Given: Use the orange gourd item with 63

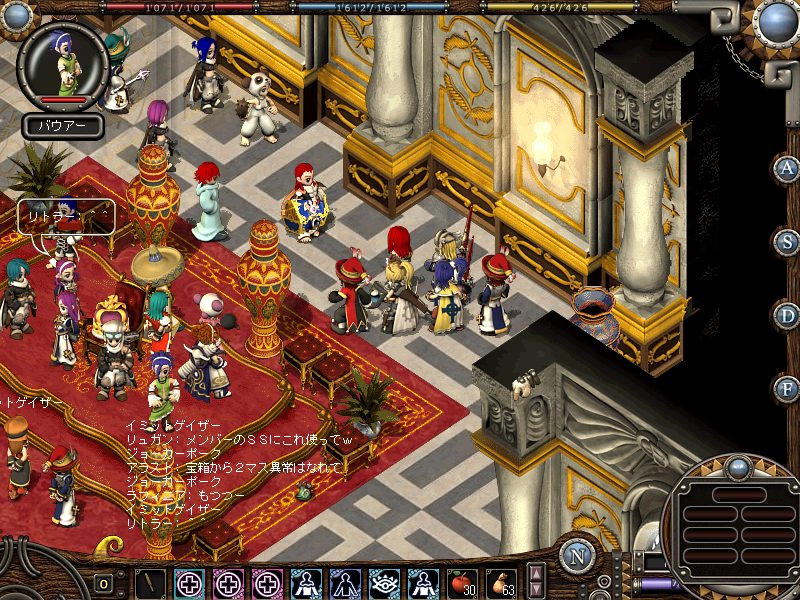Looking at the screenshot, I should pyautogui.click(x=500, y=583).
